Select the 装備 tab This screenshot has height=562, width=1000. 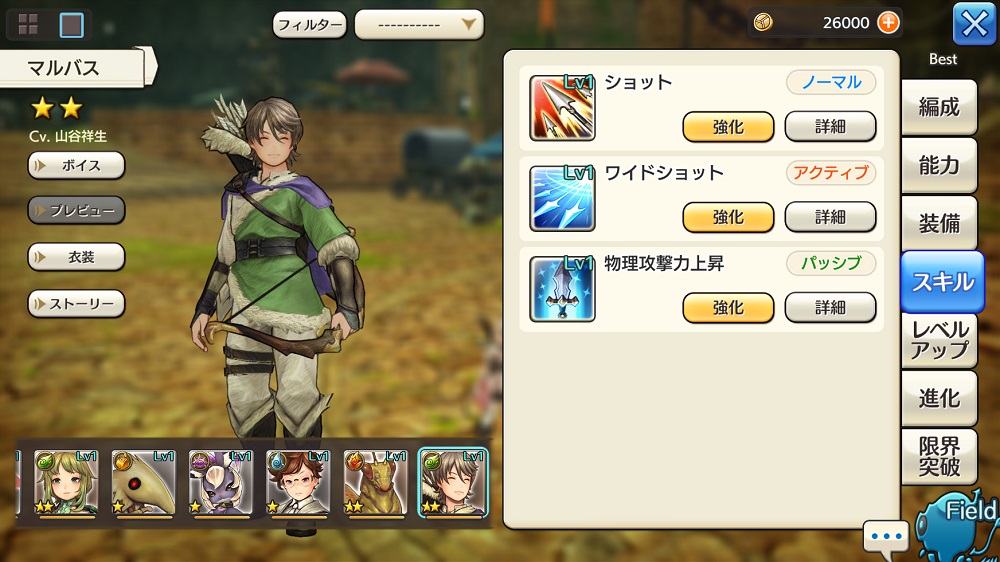point(938,224)
